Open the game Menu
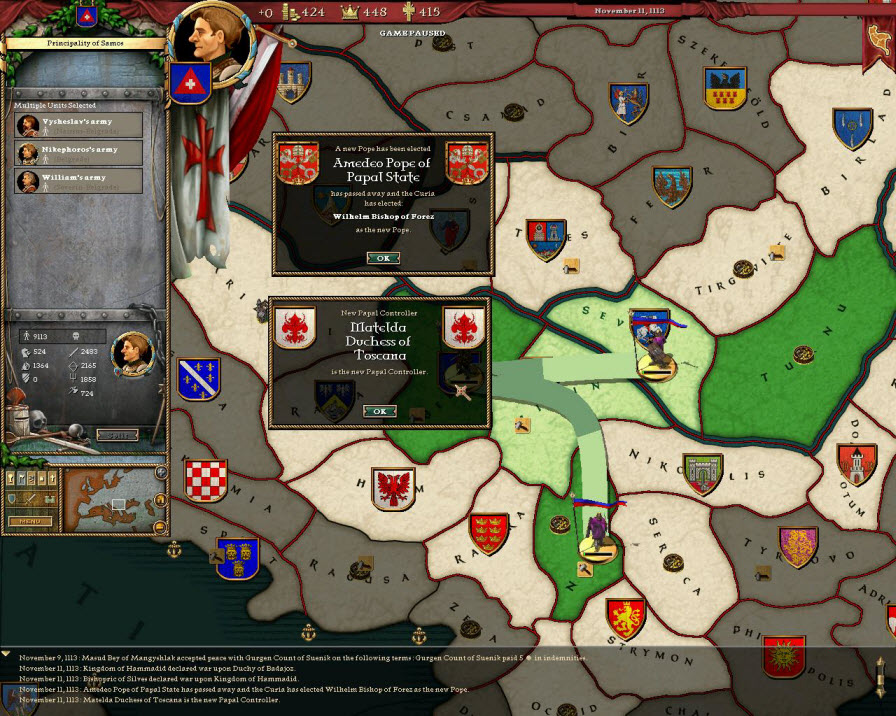Viewport: 896px width, 716px height. (30, 521)
